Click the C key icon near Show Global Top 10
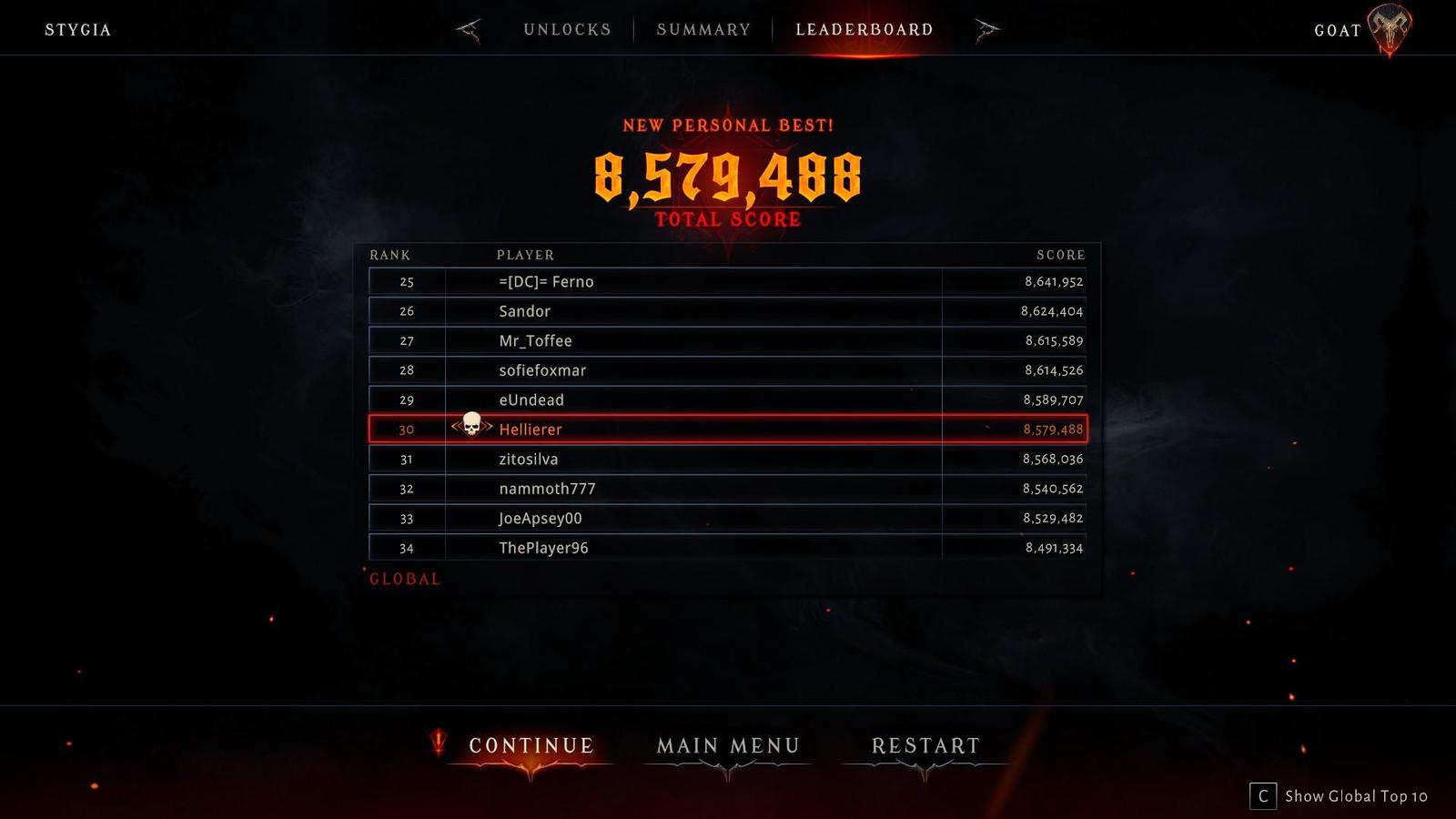 pyautogui.click(x=1262, y=795)
